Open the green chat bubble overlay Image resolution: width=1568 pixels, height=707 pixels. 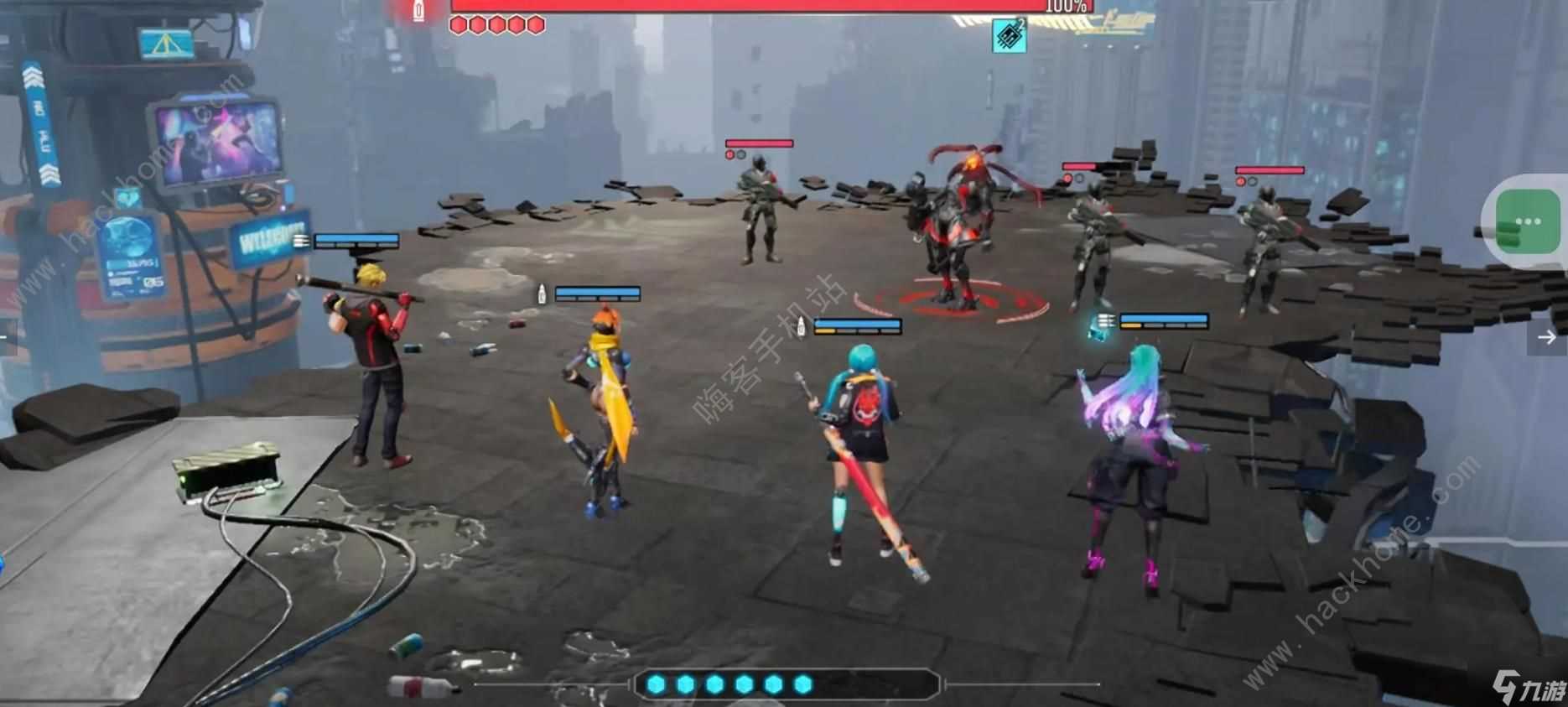point(1527,222)
